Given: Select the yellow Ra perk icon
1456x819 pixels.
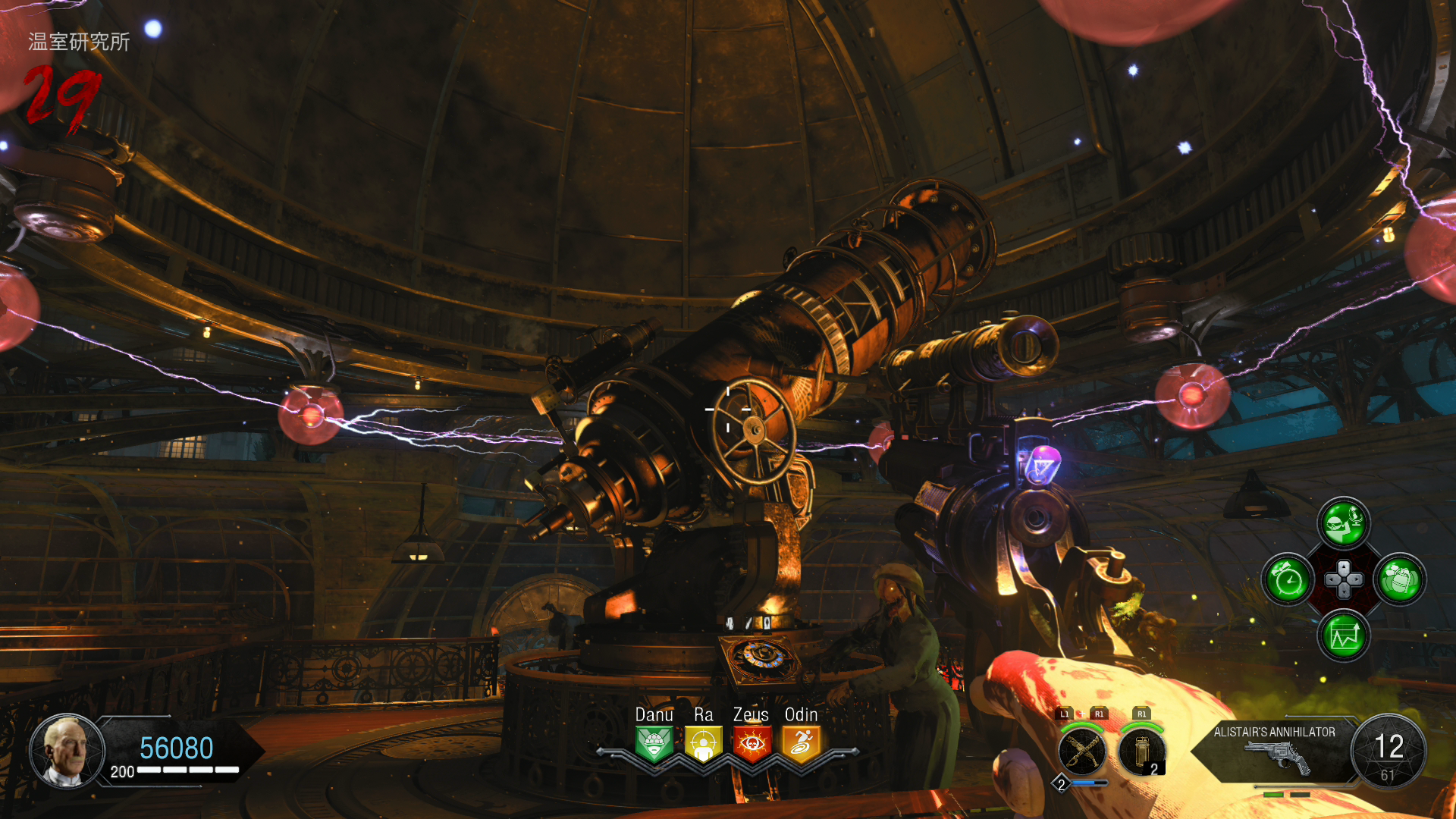Looking at the screenshot, I should [703, 743].
